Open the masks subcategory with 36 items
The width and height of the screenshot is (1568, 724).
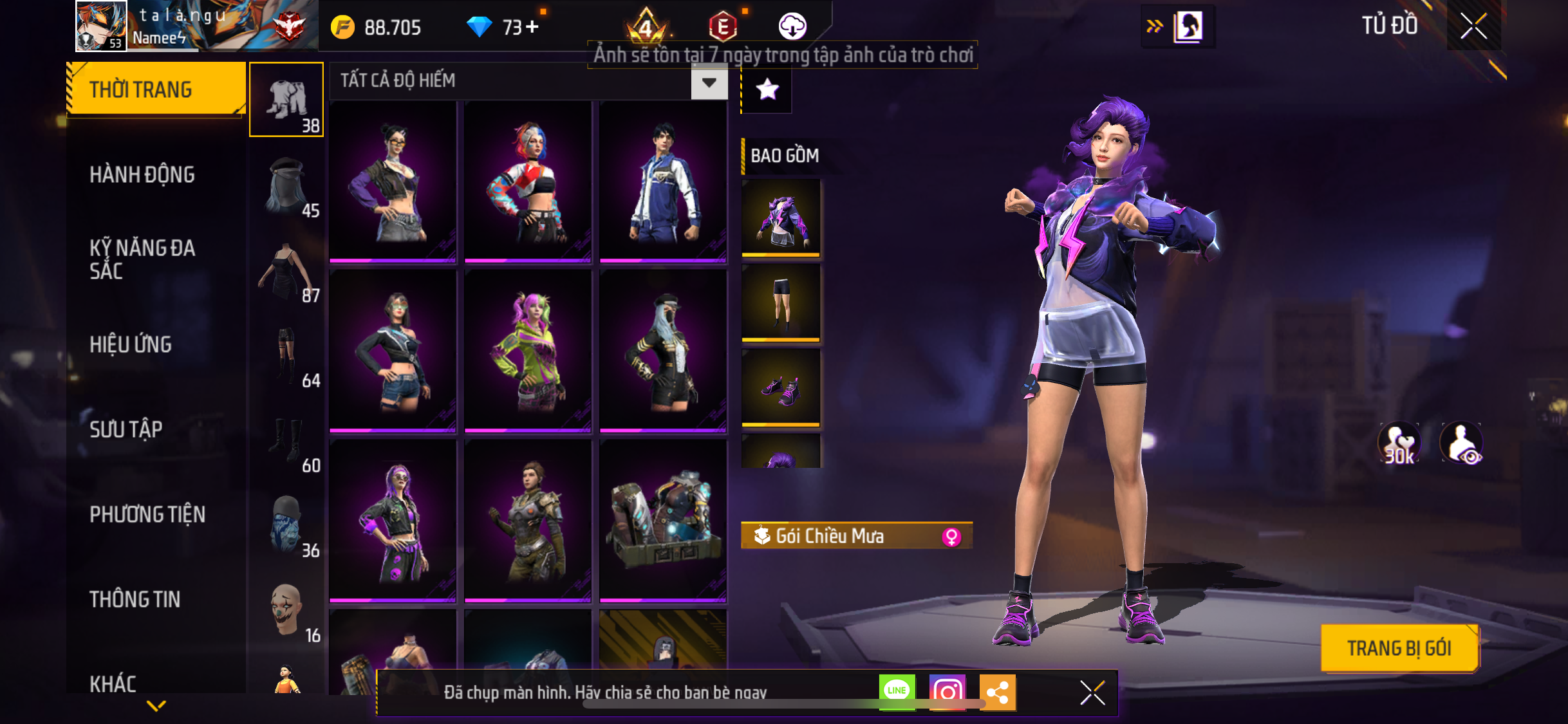click(x=286, y=526)
